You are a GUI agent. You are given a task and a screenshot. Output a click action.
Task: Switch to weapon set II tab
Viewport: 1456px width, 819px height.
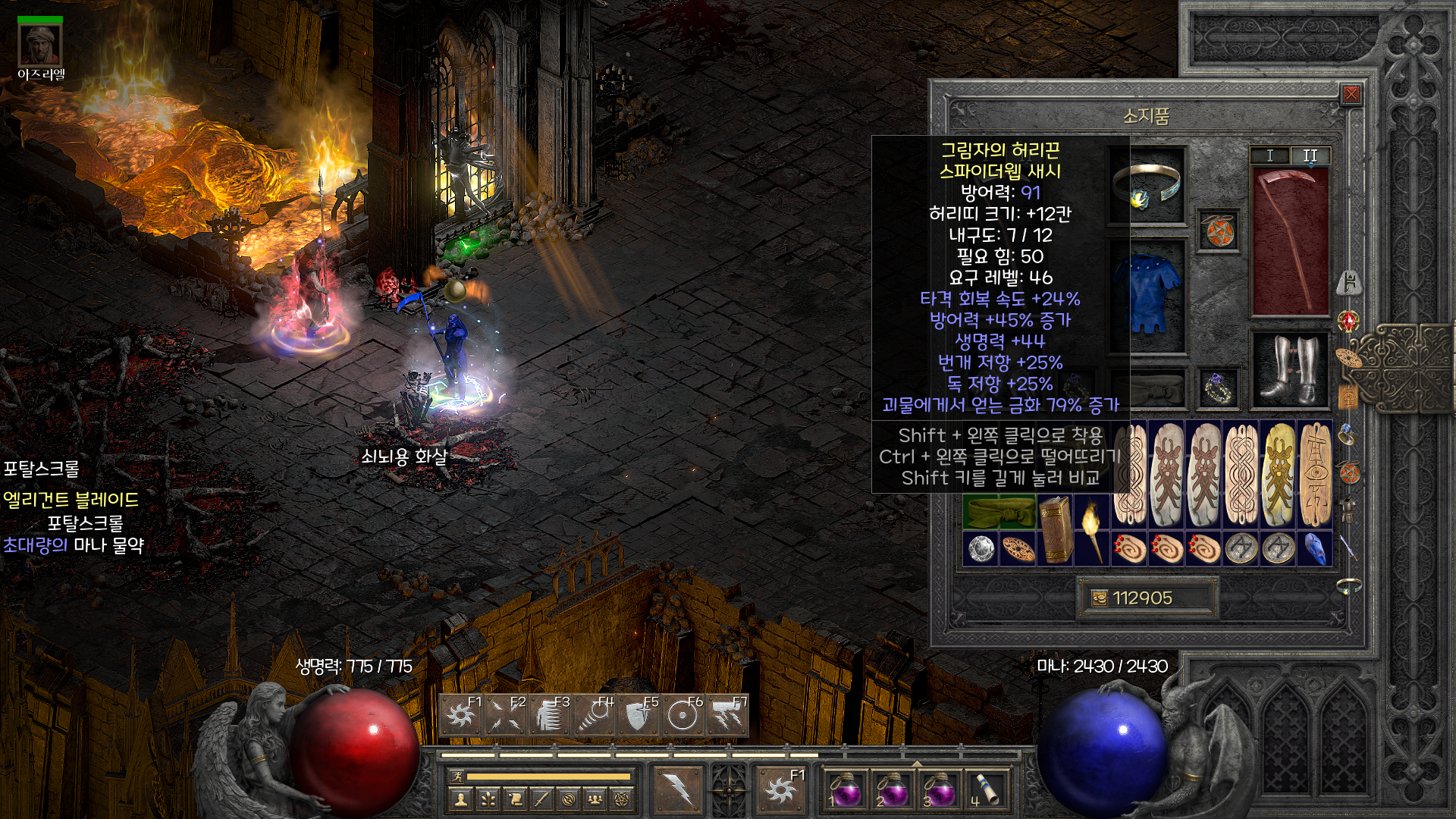coord(1310,155)
